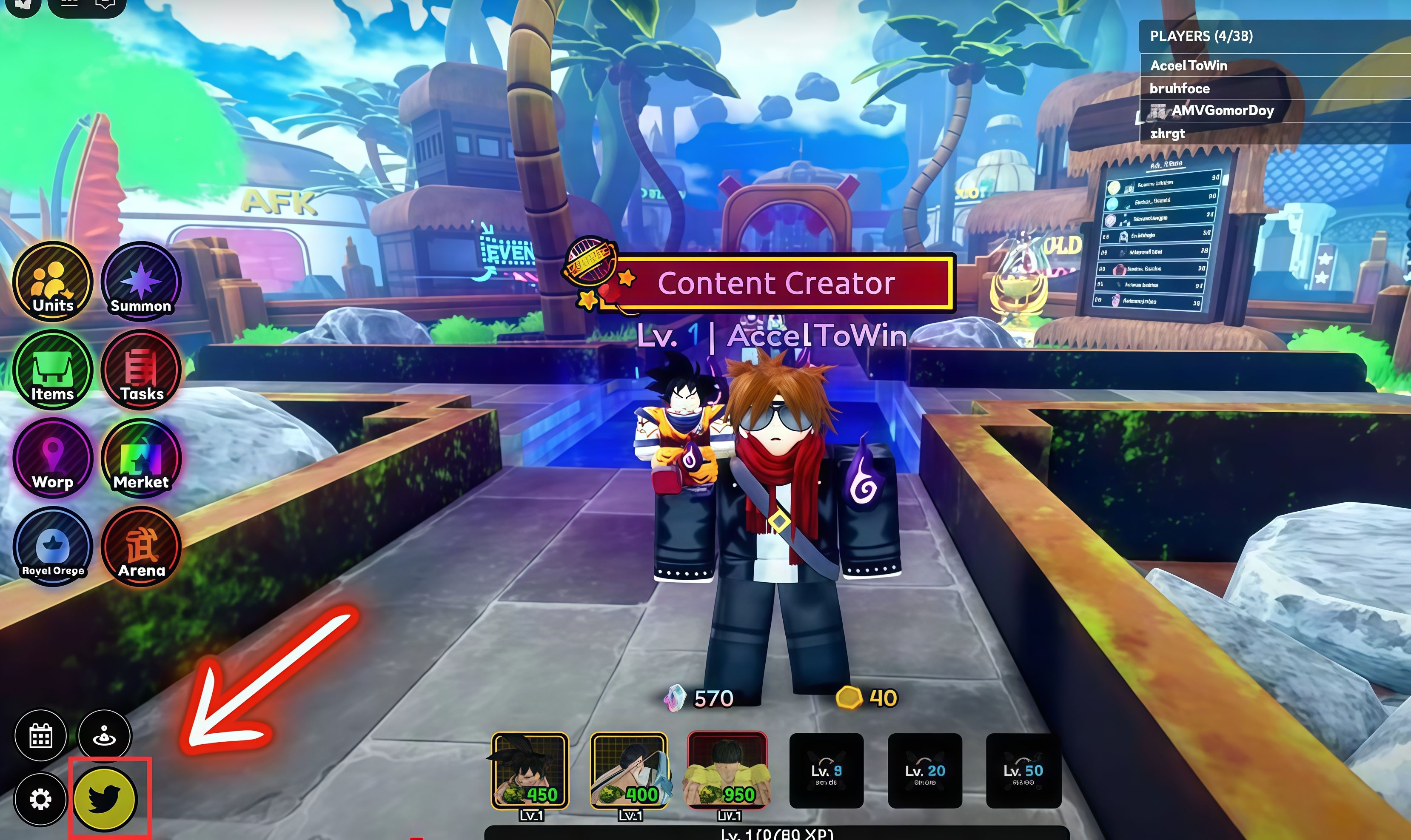
Task: Select player bruhfoce in the players list
Action: [1180, 88]
